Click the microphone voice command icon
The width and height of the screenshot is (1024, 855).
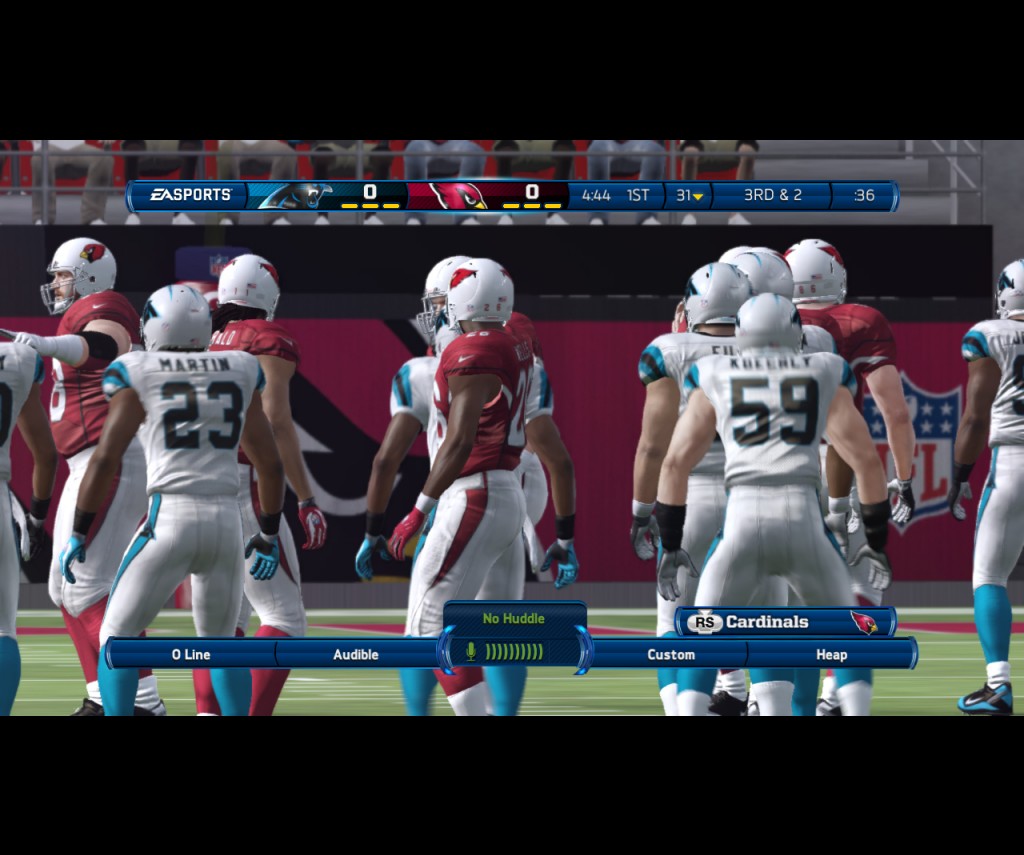pos(471,652)
